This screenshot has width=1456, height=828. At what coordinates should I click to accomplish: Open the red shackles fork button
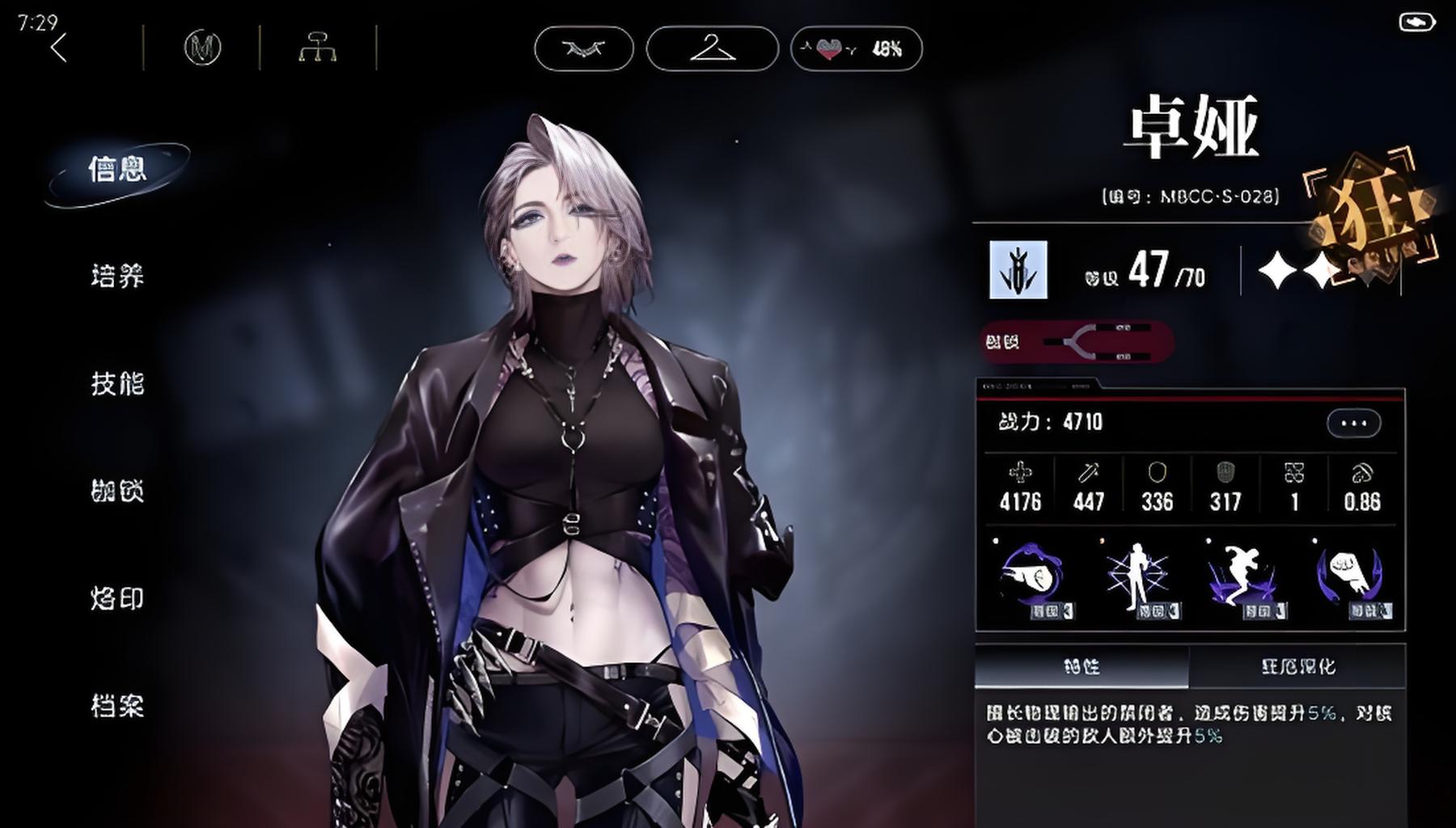click(1077, 342)
